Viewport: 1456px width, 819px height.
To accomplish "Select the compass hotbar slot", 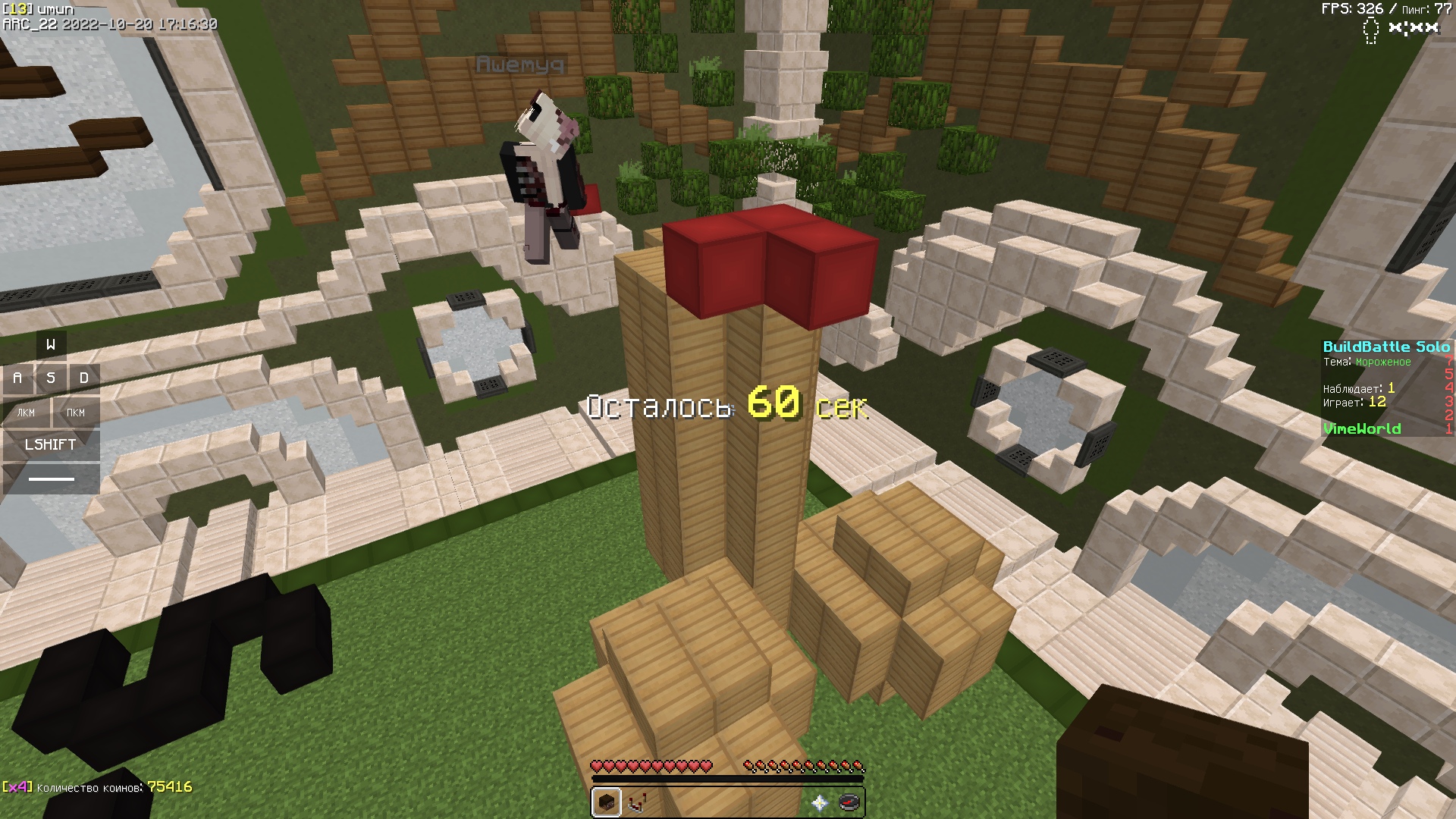I will point(850,802).
